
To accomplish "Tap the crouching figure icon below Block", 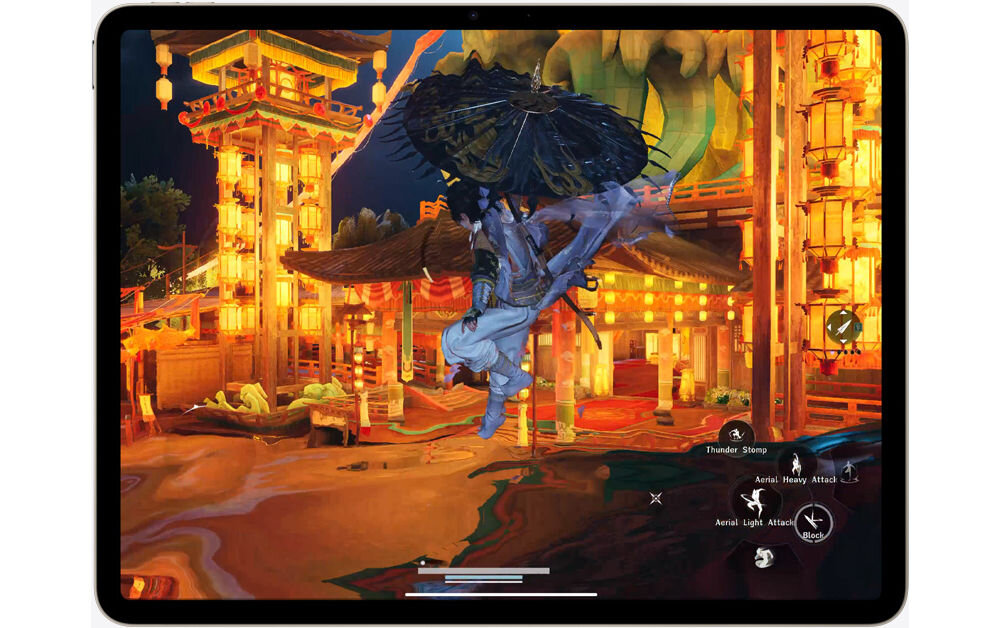I will click(762, 557).
